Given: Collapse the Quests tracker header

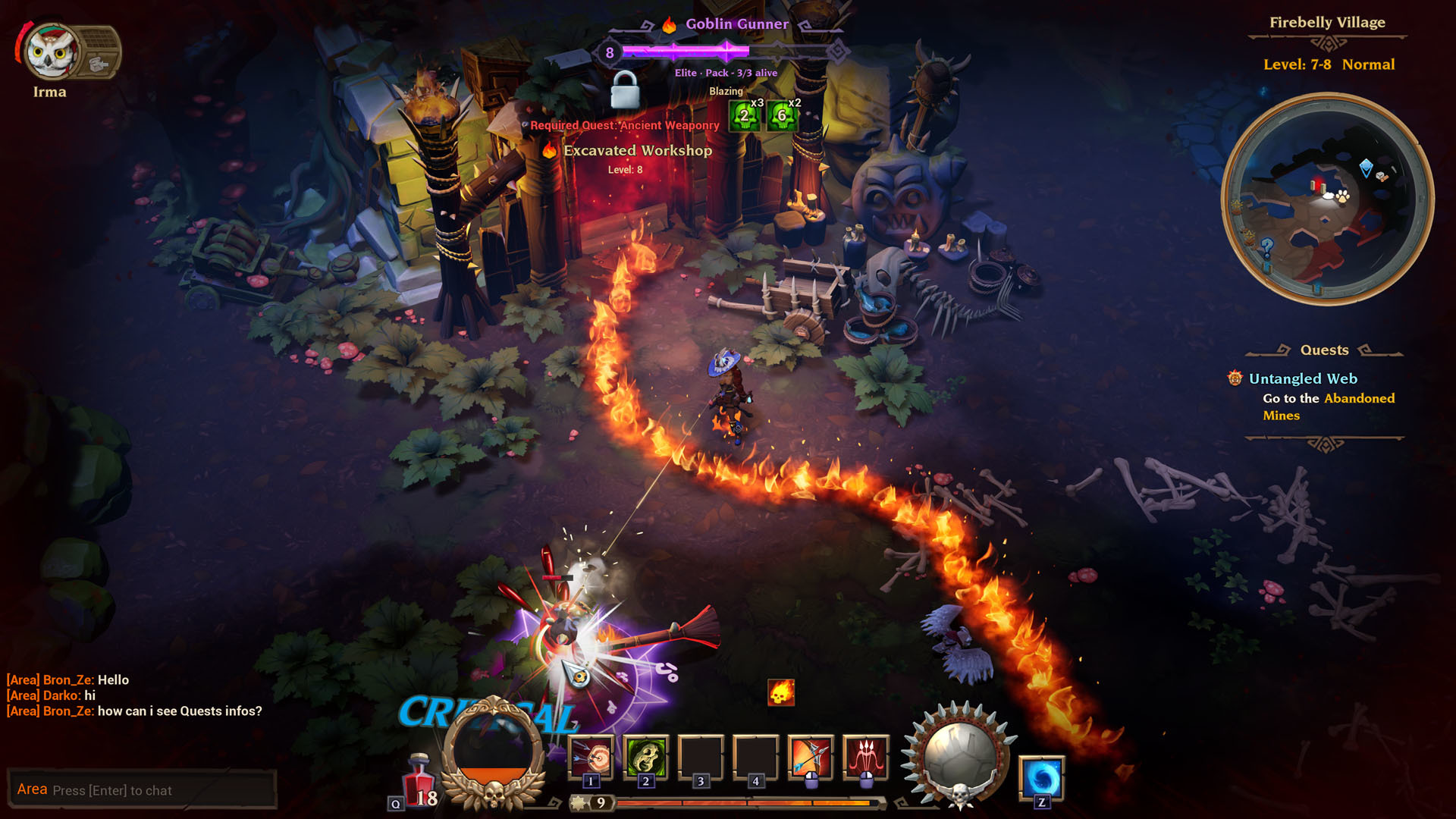Looking at the screenshot, I should coord(1324,350).
